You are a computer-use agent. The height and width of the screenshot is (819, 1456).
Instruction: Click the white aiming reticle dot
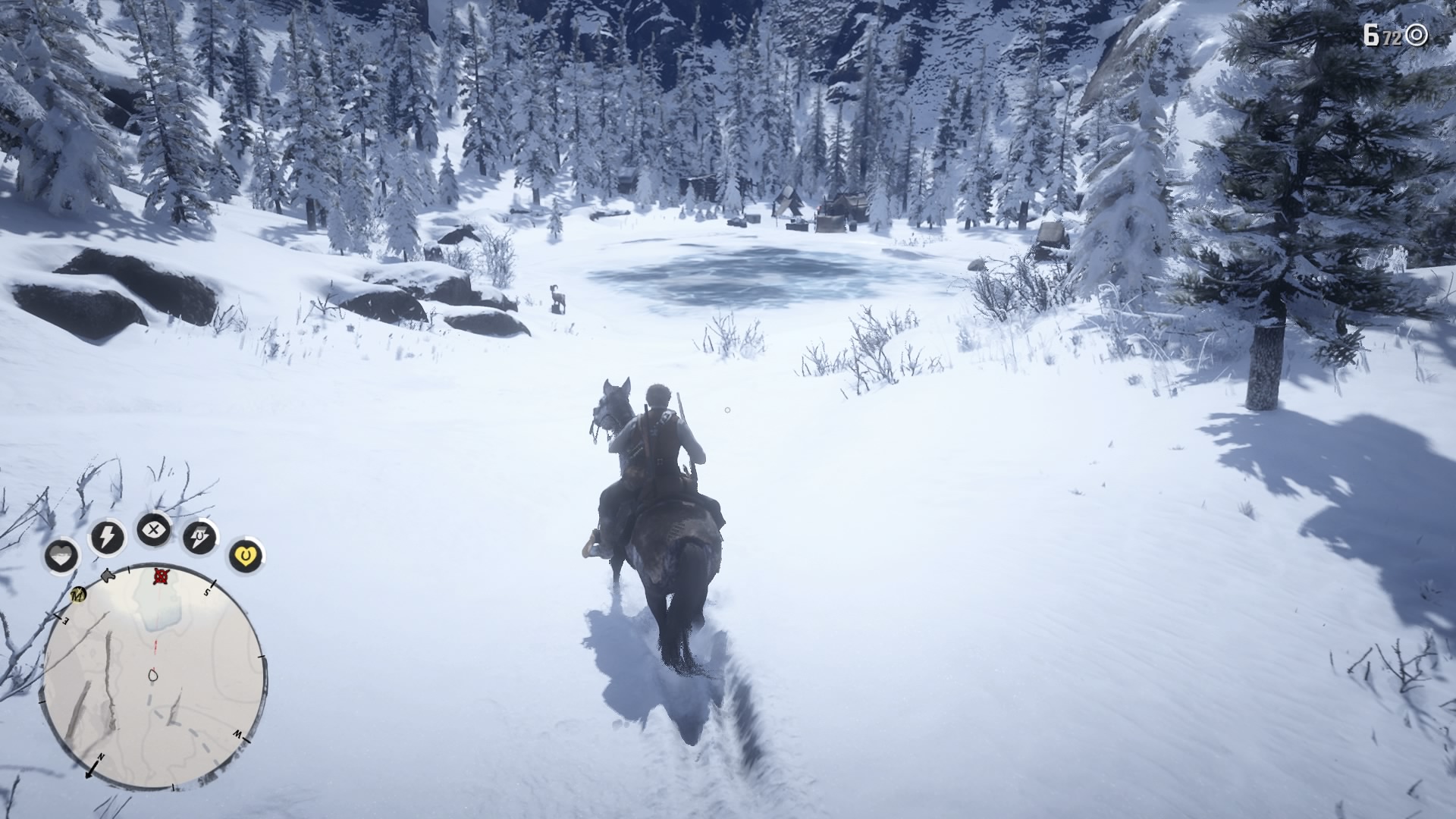click(x=727, y=410)
